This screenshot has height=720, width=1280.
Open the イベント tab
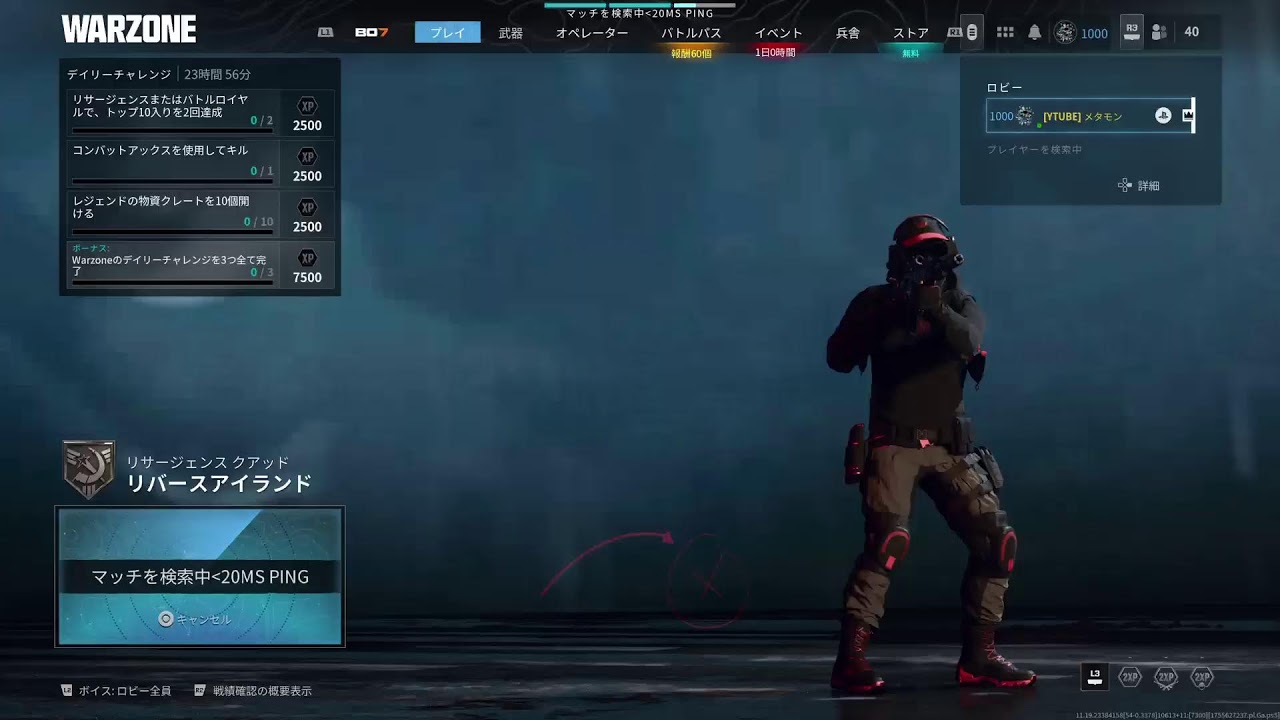tap(778, 33)
